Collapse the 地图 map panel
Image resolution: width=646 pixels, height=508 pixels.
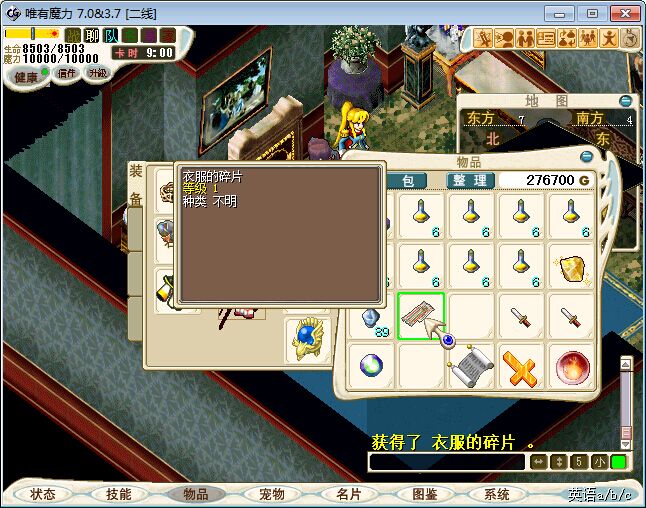tap(626, 101)
